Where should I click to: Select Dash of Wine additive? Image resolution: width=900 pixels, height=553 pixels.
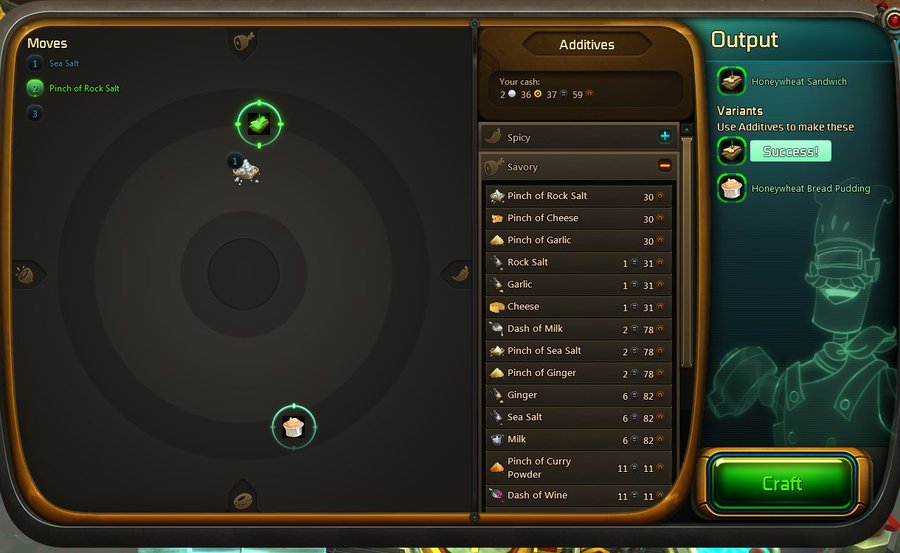[577, 495]
